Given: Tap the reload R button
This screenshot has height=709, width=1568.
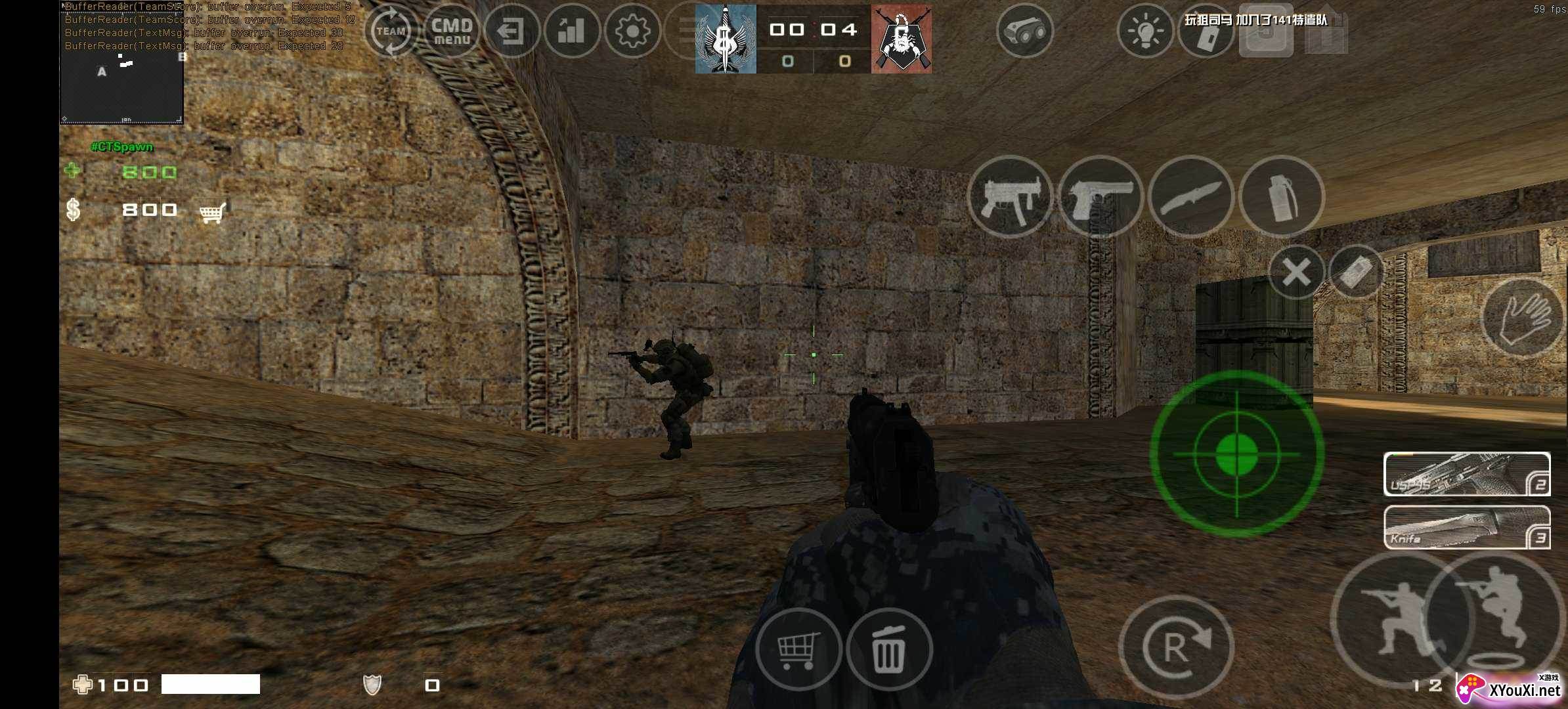Looking at the screenshot, I should tap(1175, 647).
